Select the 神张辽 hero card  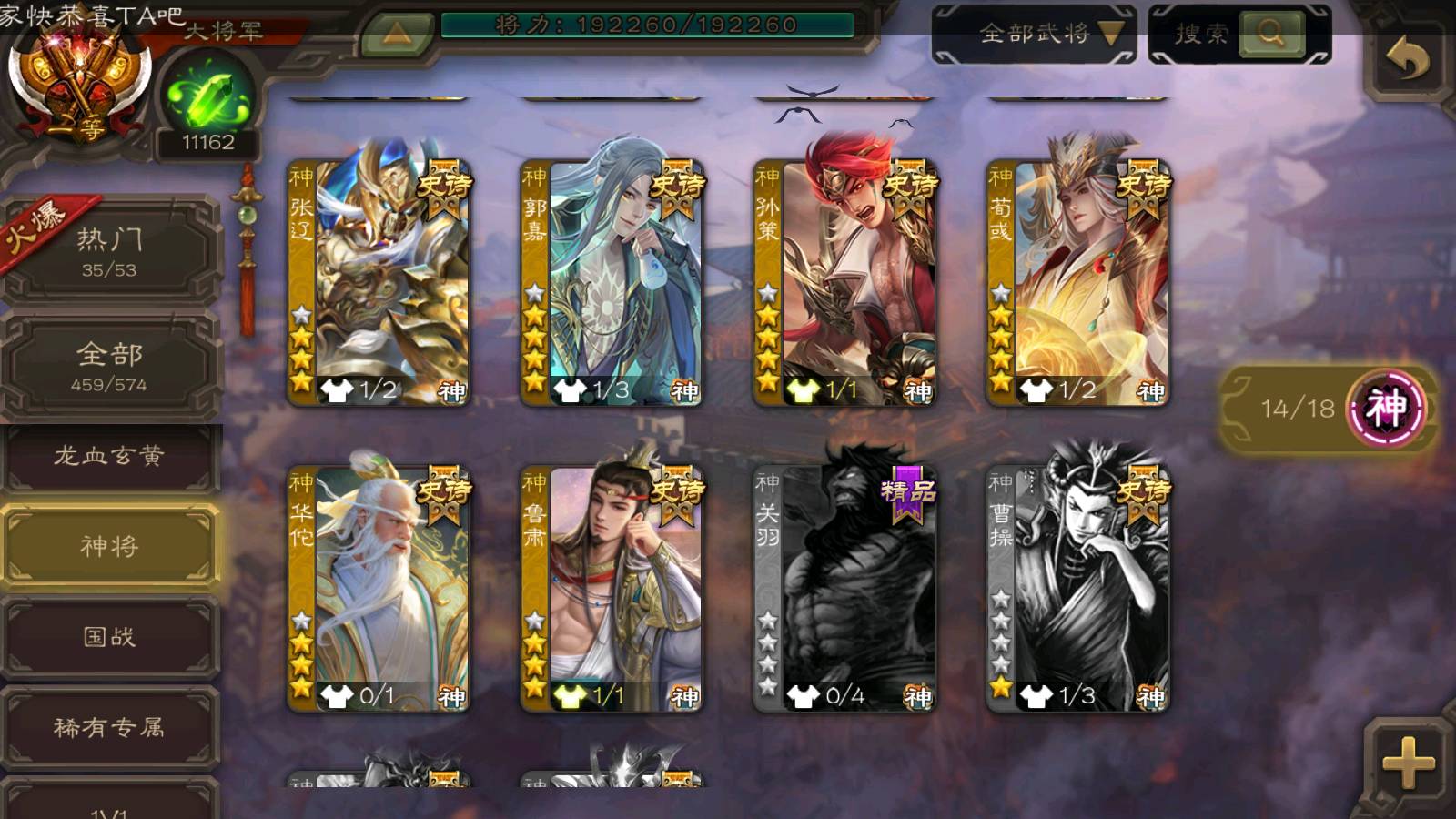point(379,282)
